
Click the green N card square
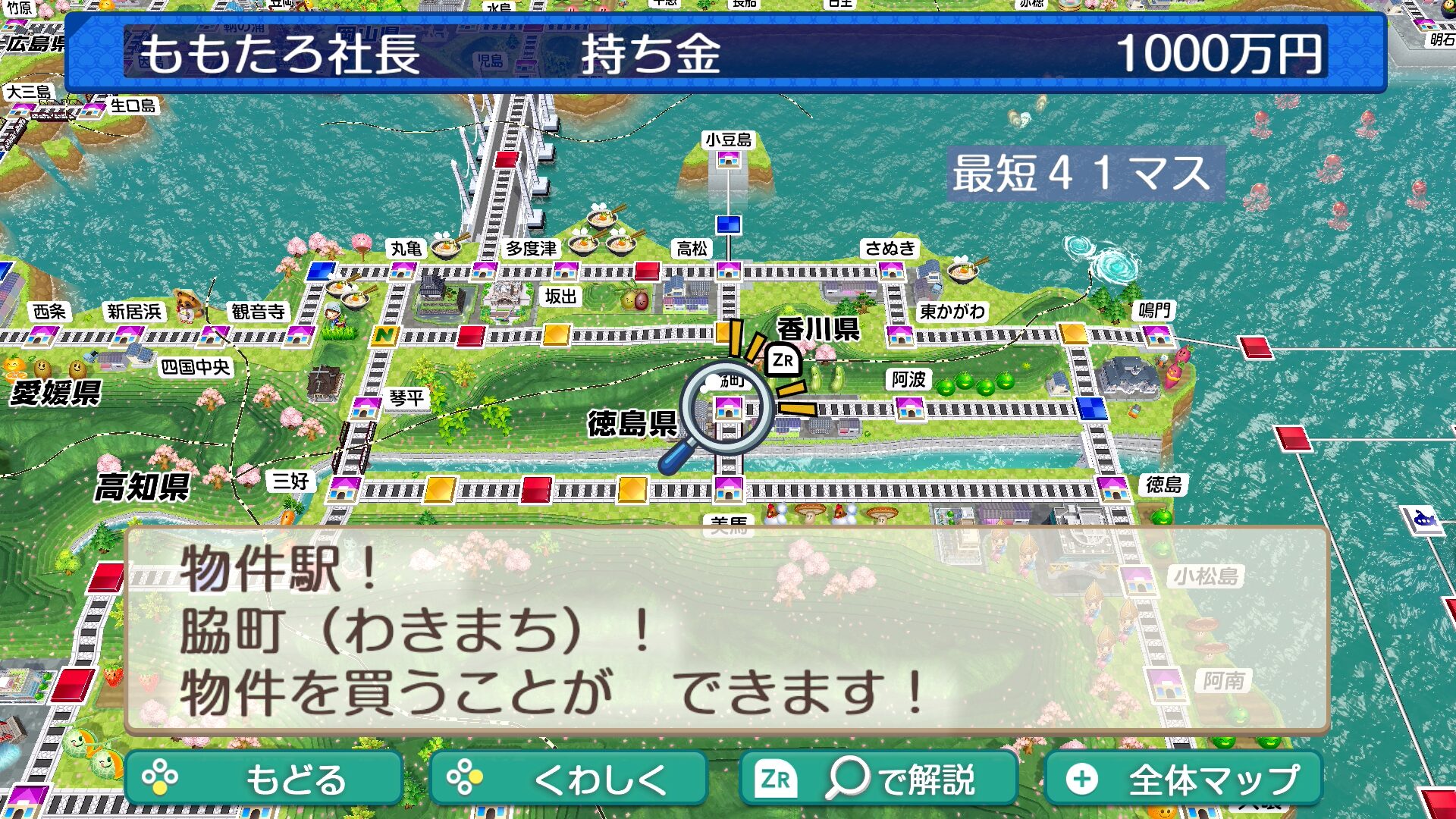click(385, 334)
